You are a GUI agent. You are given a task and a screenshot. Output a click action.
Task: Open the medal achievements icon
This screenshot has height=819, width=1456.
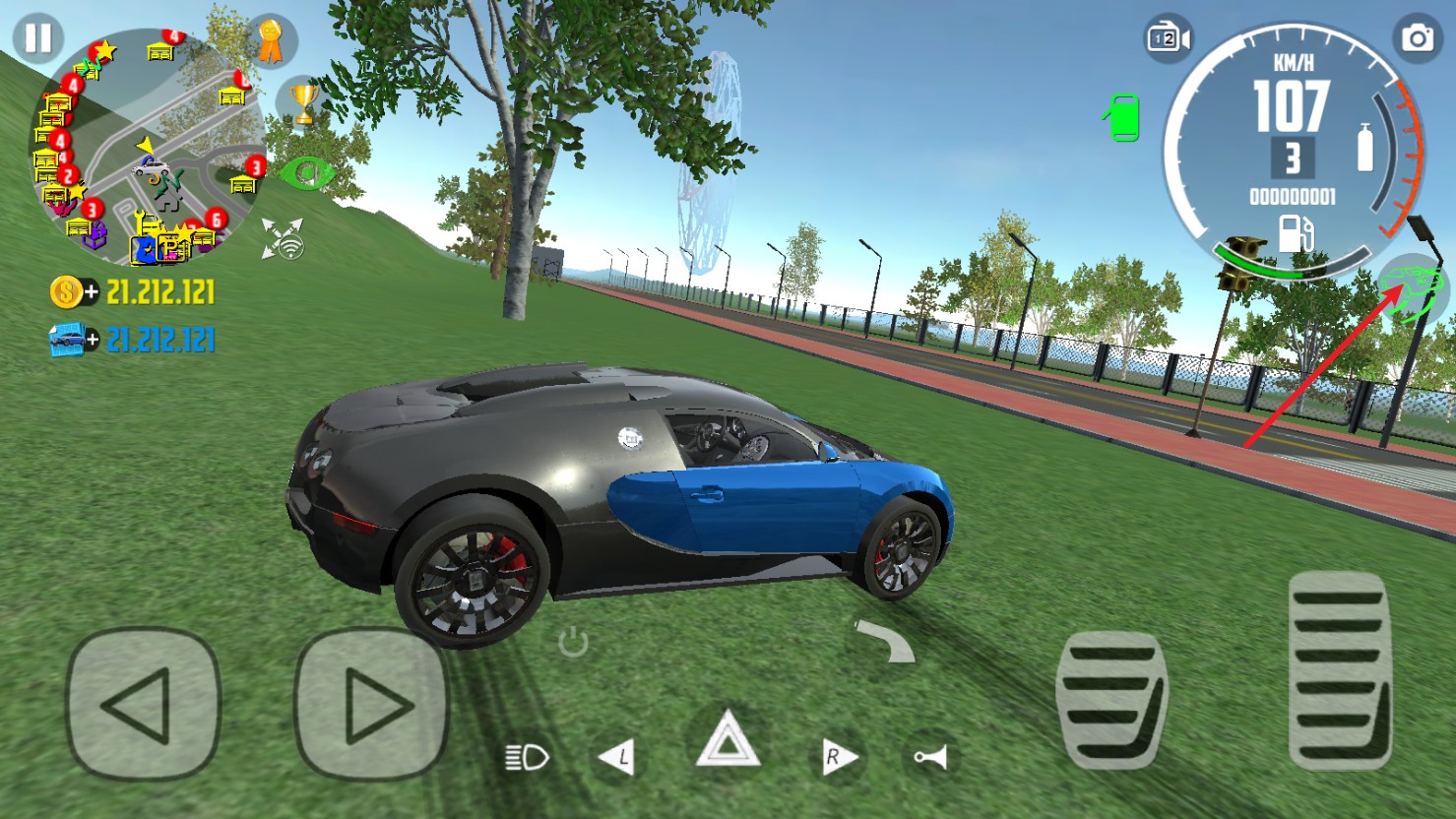coord(270,41)
